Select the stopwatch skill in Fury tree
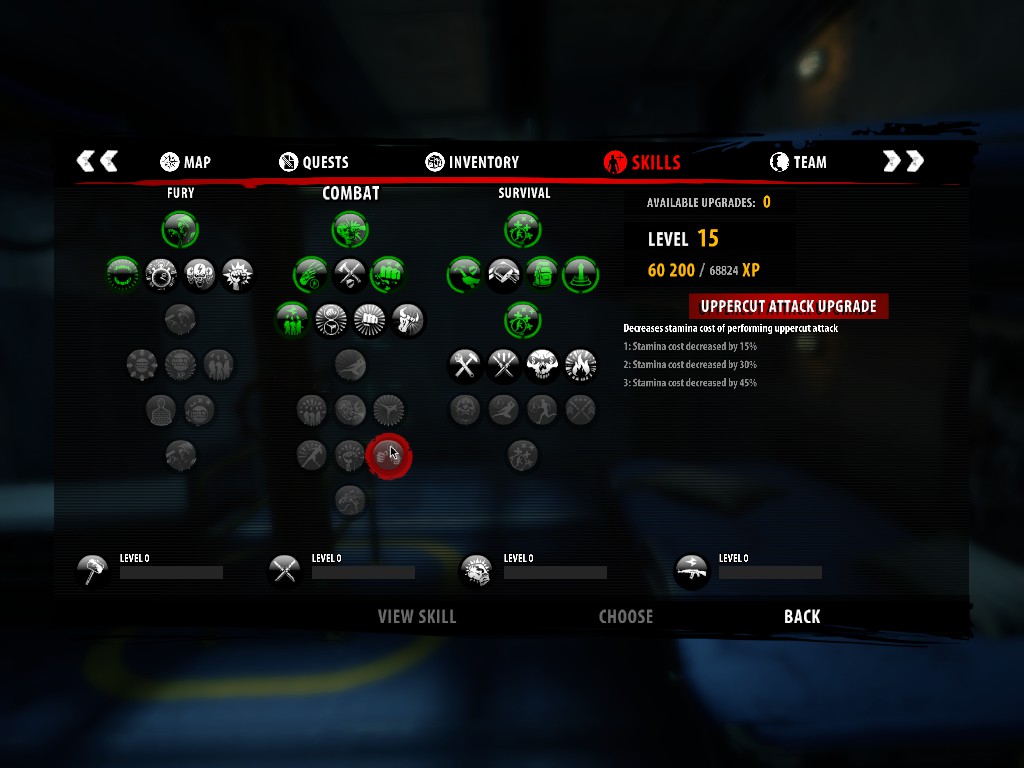This screenshot has width=1024, height=768. pos(161,273)
